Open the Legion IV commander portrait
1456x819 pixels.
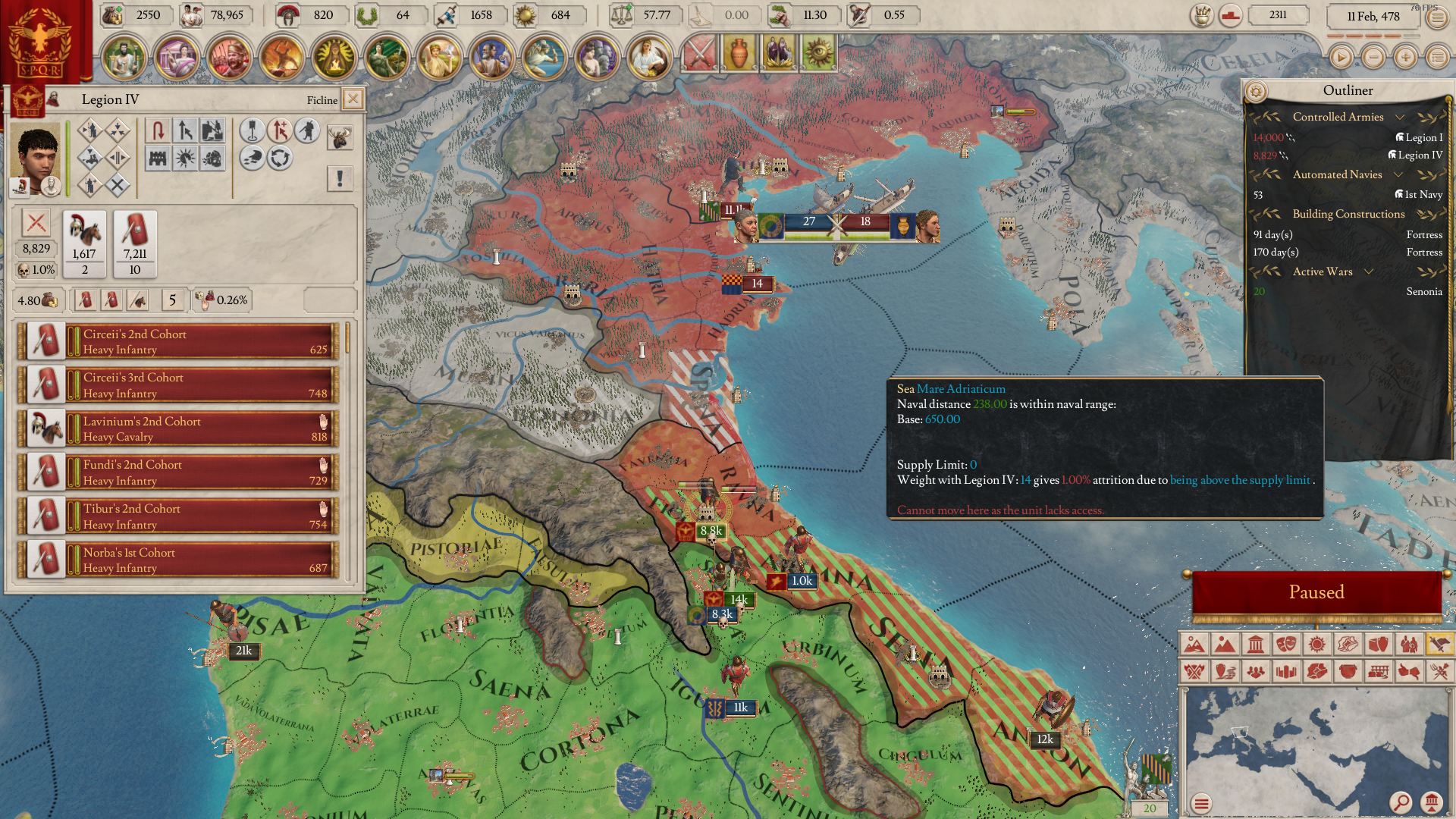point(35,152)
